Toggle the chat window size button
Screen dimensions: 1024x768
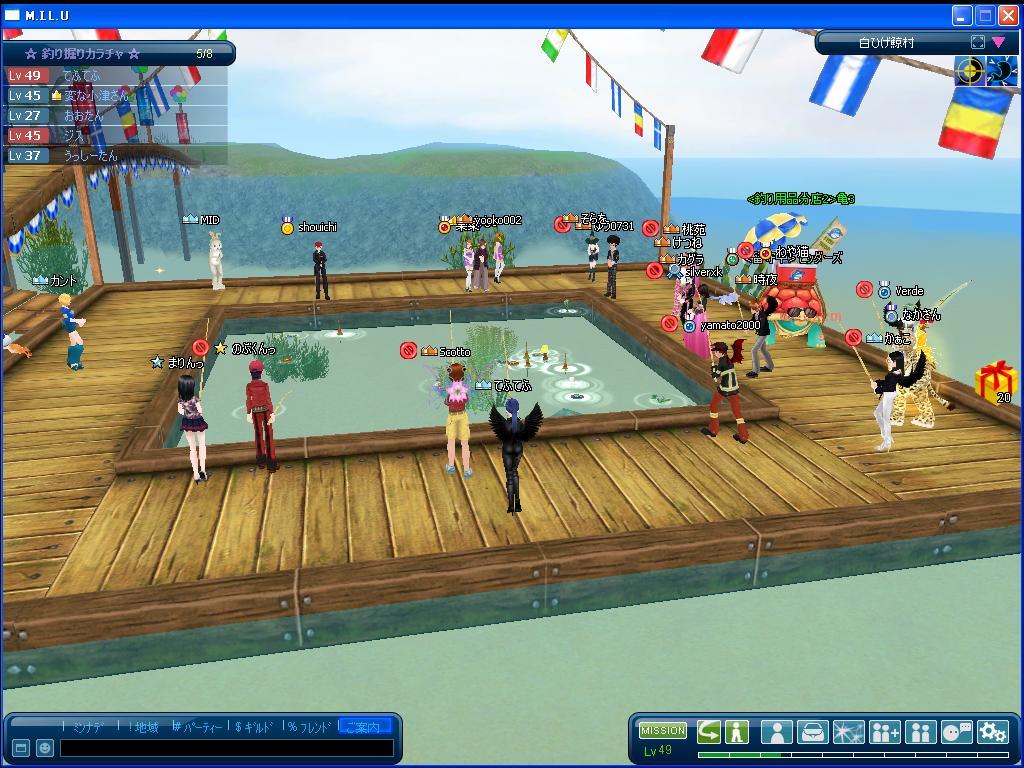click(21, 748)
